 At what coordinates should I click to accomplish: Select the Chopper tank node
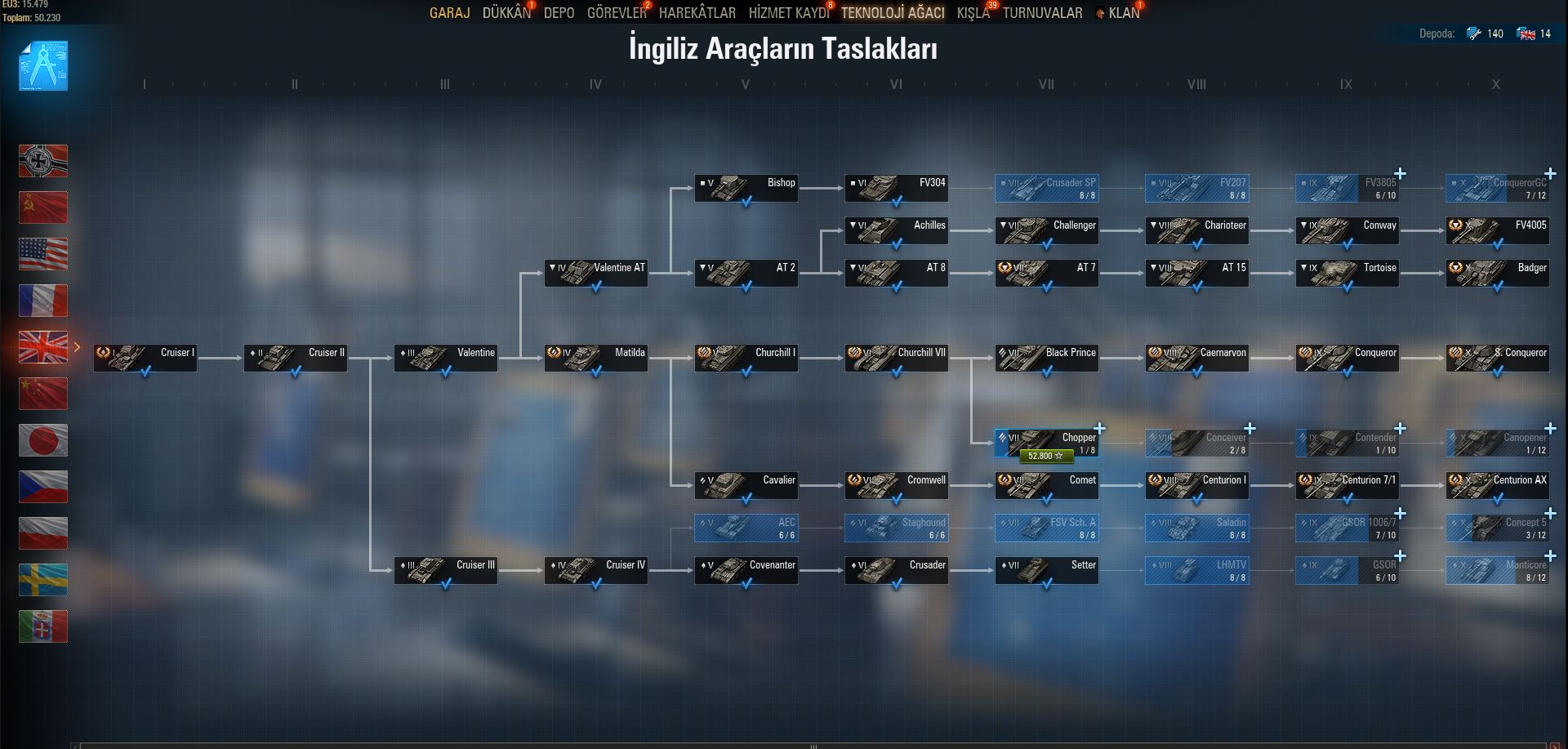pos(1046,443)
